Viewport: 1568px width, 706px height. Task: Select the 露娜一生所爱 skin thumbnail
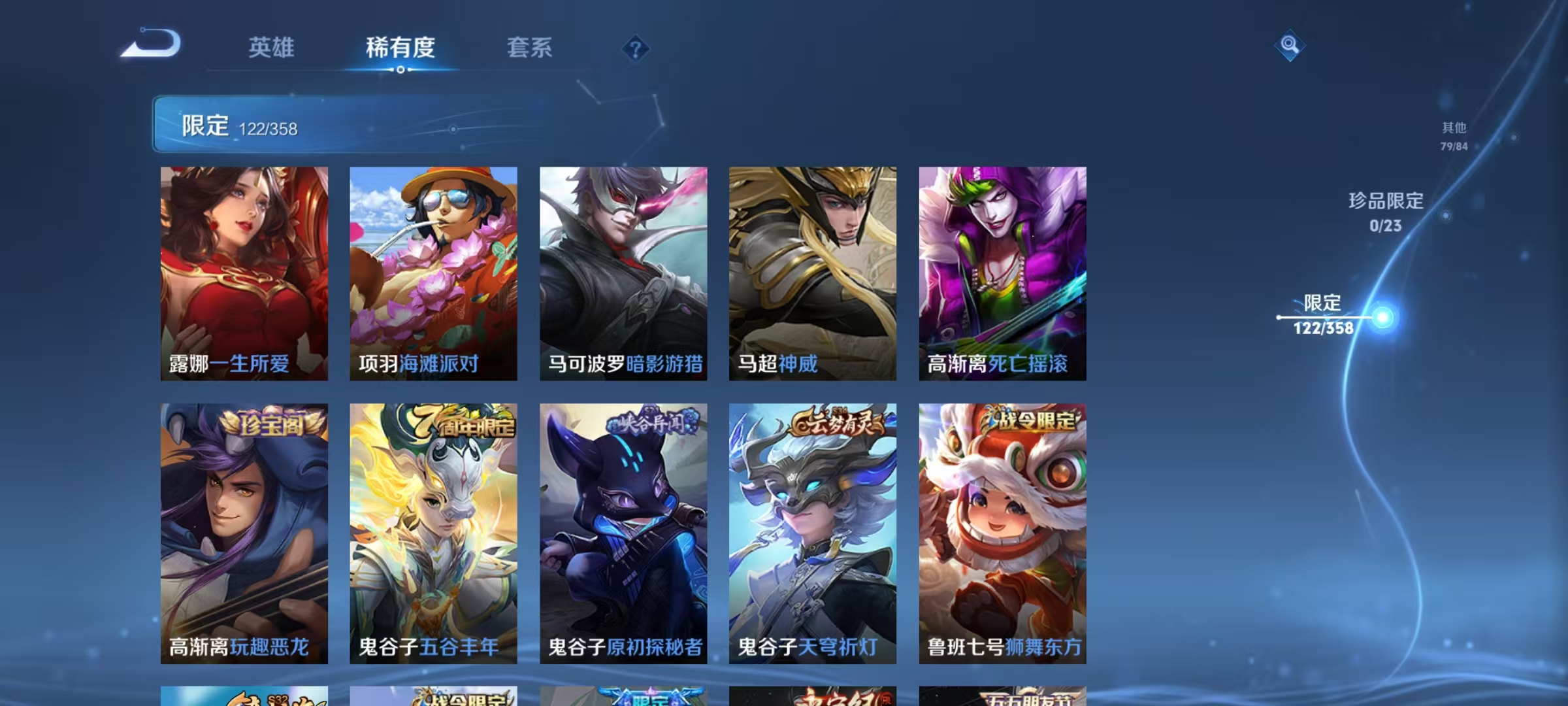[245, 275]
